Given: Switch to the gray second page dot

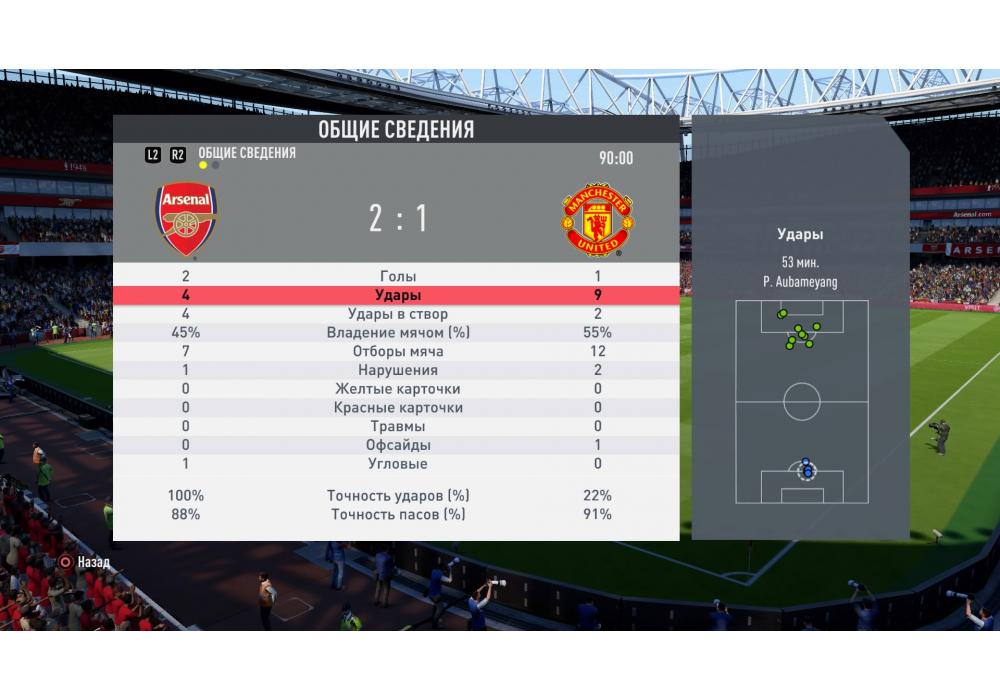Looking at the screenshot, I should click(x=216, y=166).
